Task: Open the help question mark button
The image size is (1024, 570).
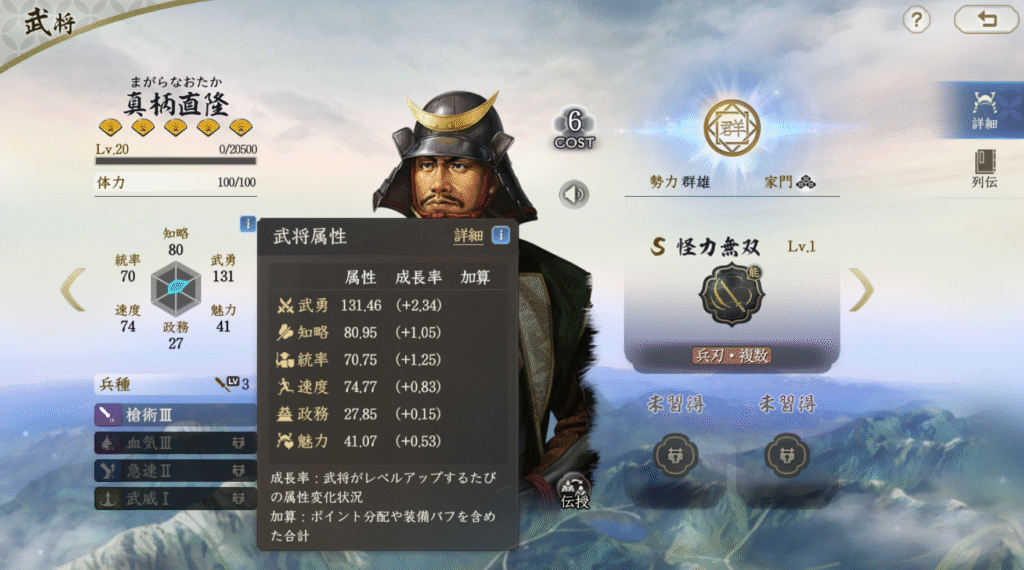Action: click(x=917, y=19)
